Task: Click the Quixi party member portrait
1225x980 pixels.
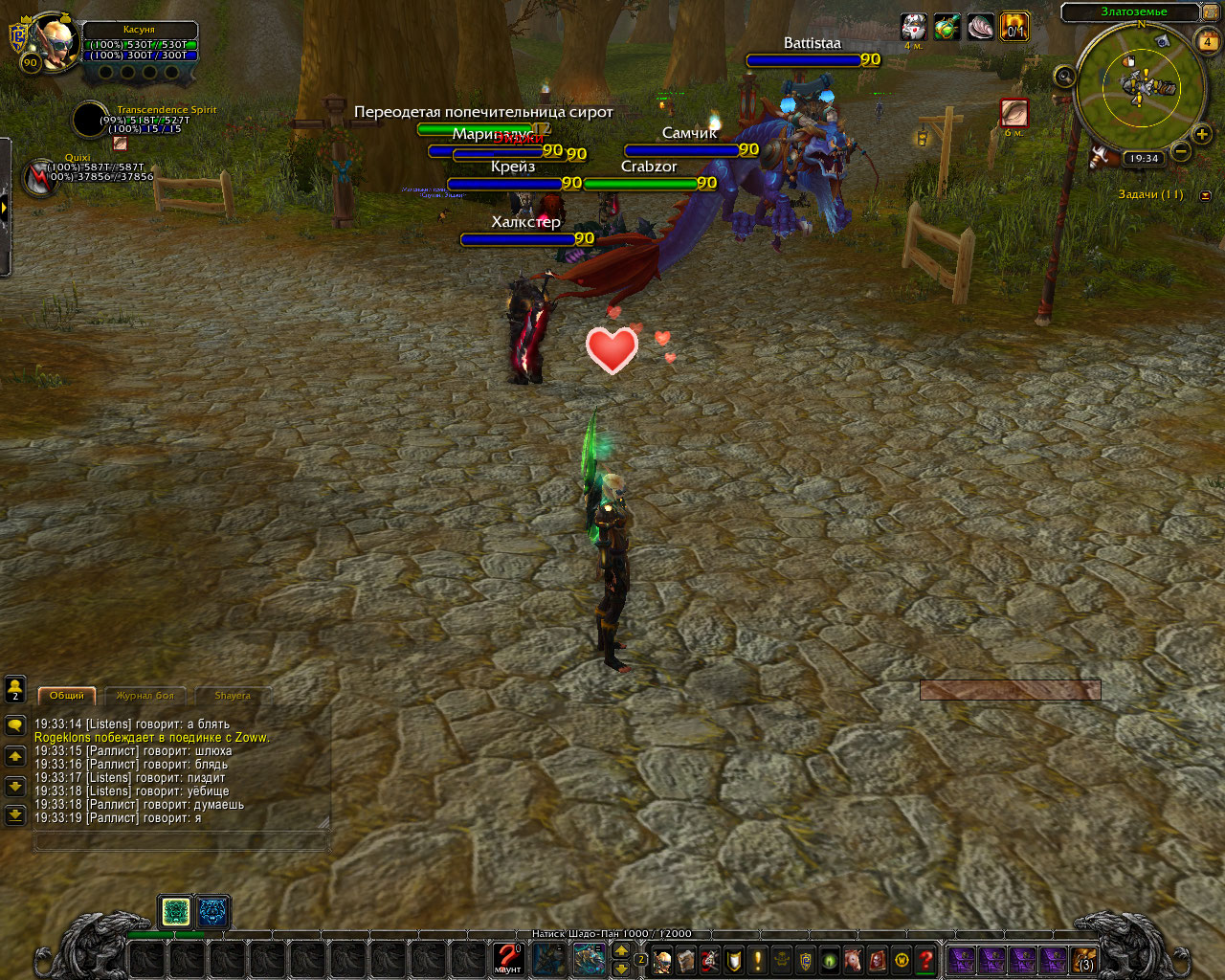Action: tap(40, 178)
